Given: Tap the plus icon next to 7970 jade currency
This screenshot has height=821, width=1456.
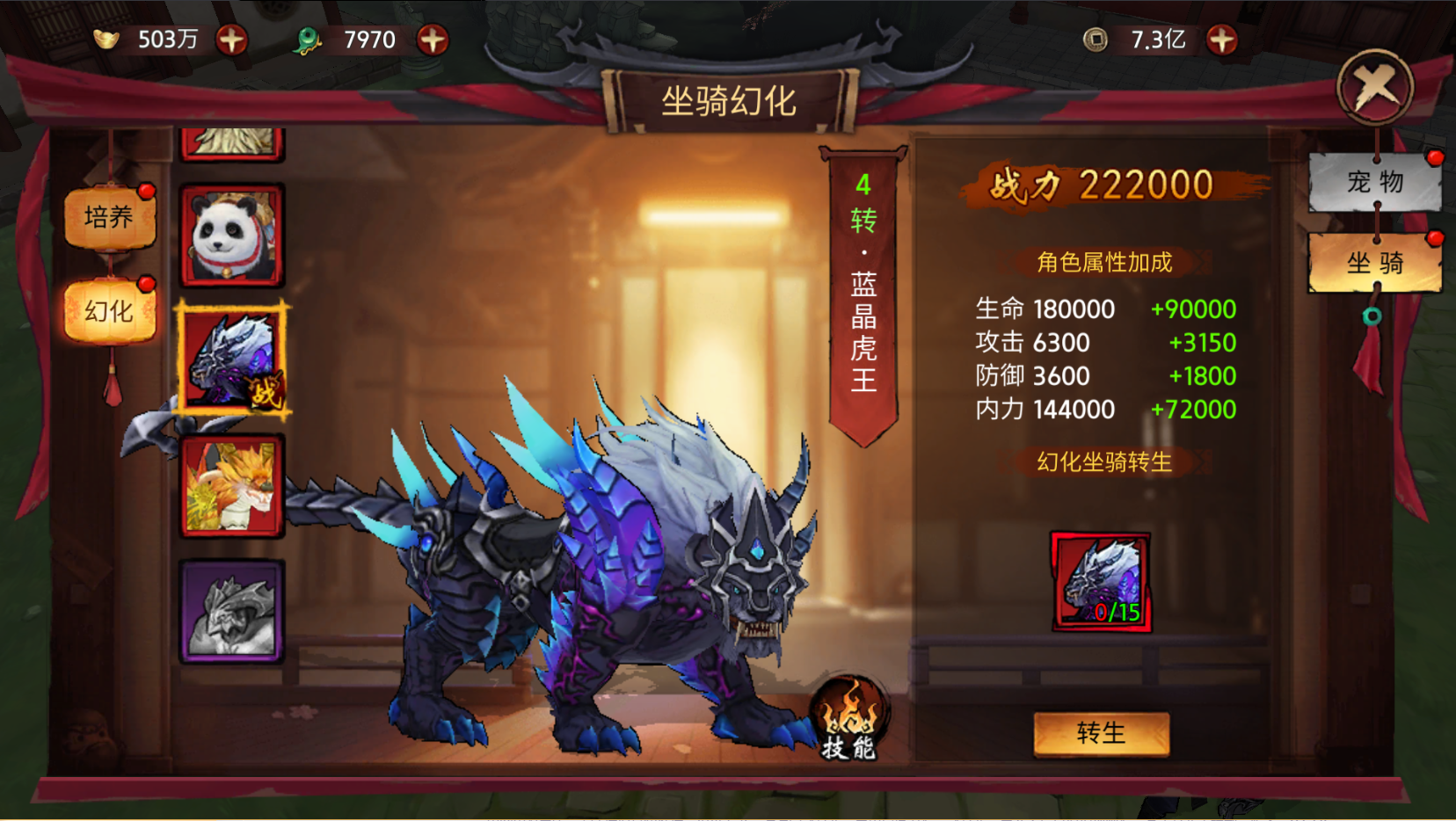Looking at the screenshot, I should click(432, 39).
